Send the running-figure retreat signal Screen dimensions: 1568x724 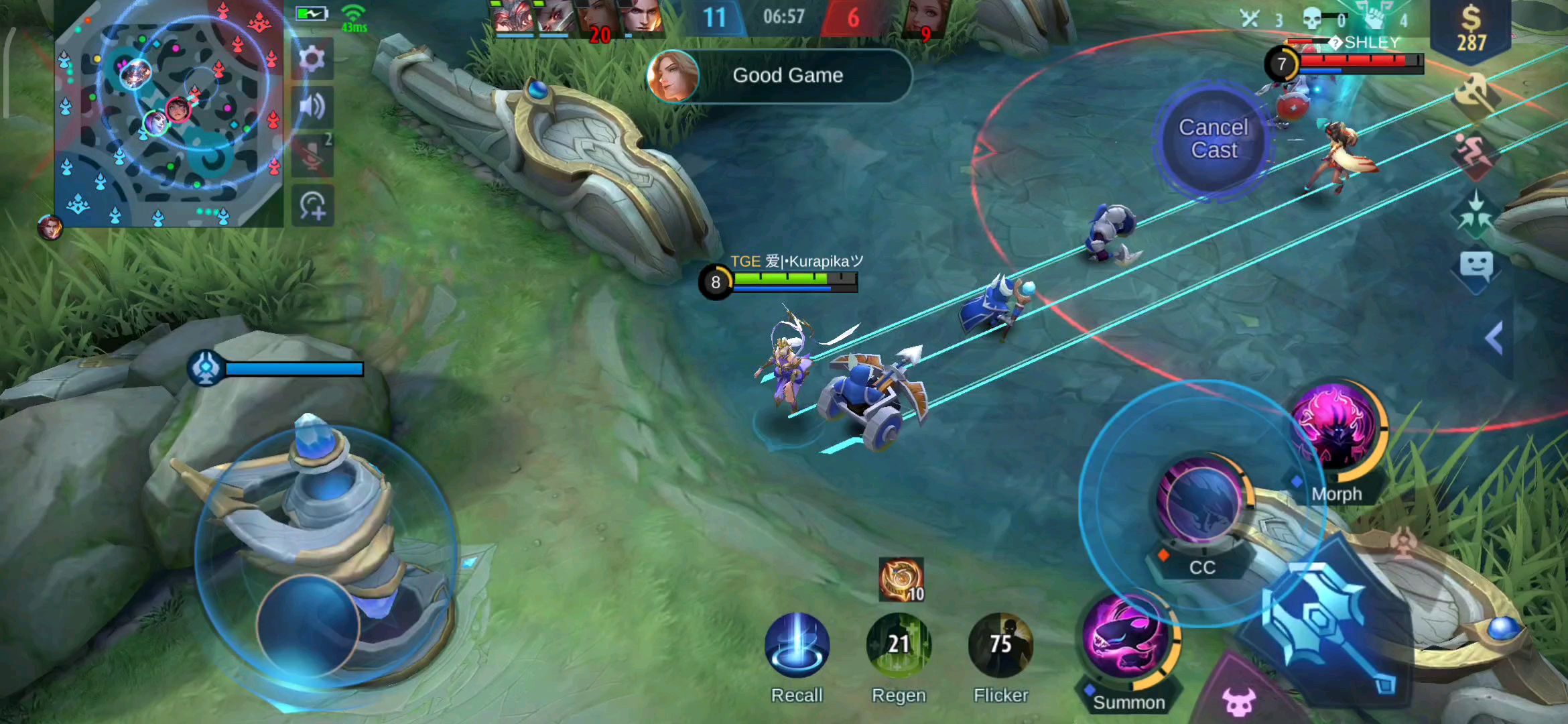[x=1475, y=154]
